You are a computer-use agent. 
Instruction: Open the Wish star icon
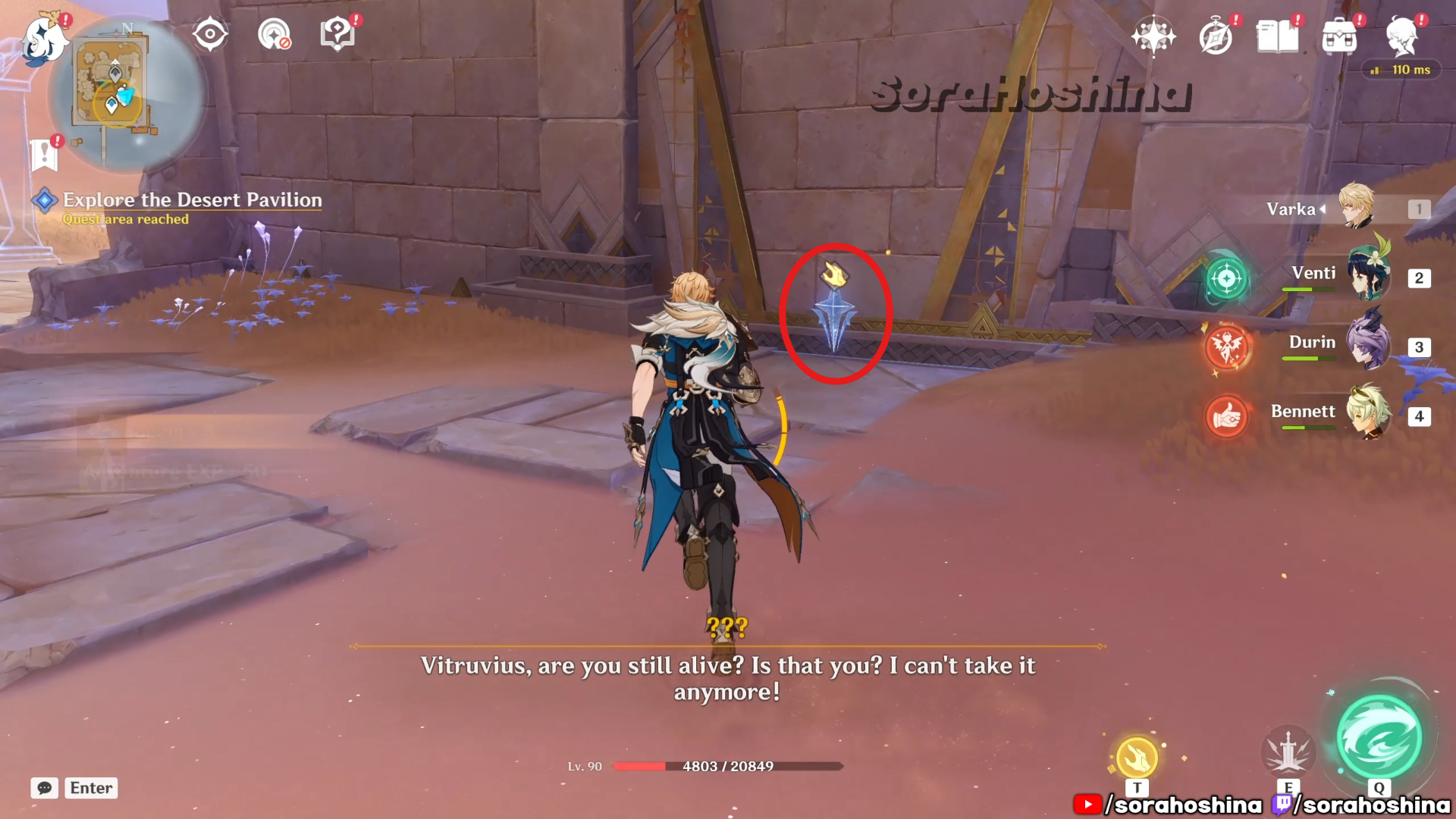click(1153, 36)
